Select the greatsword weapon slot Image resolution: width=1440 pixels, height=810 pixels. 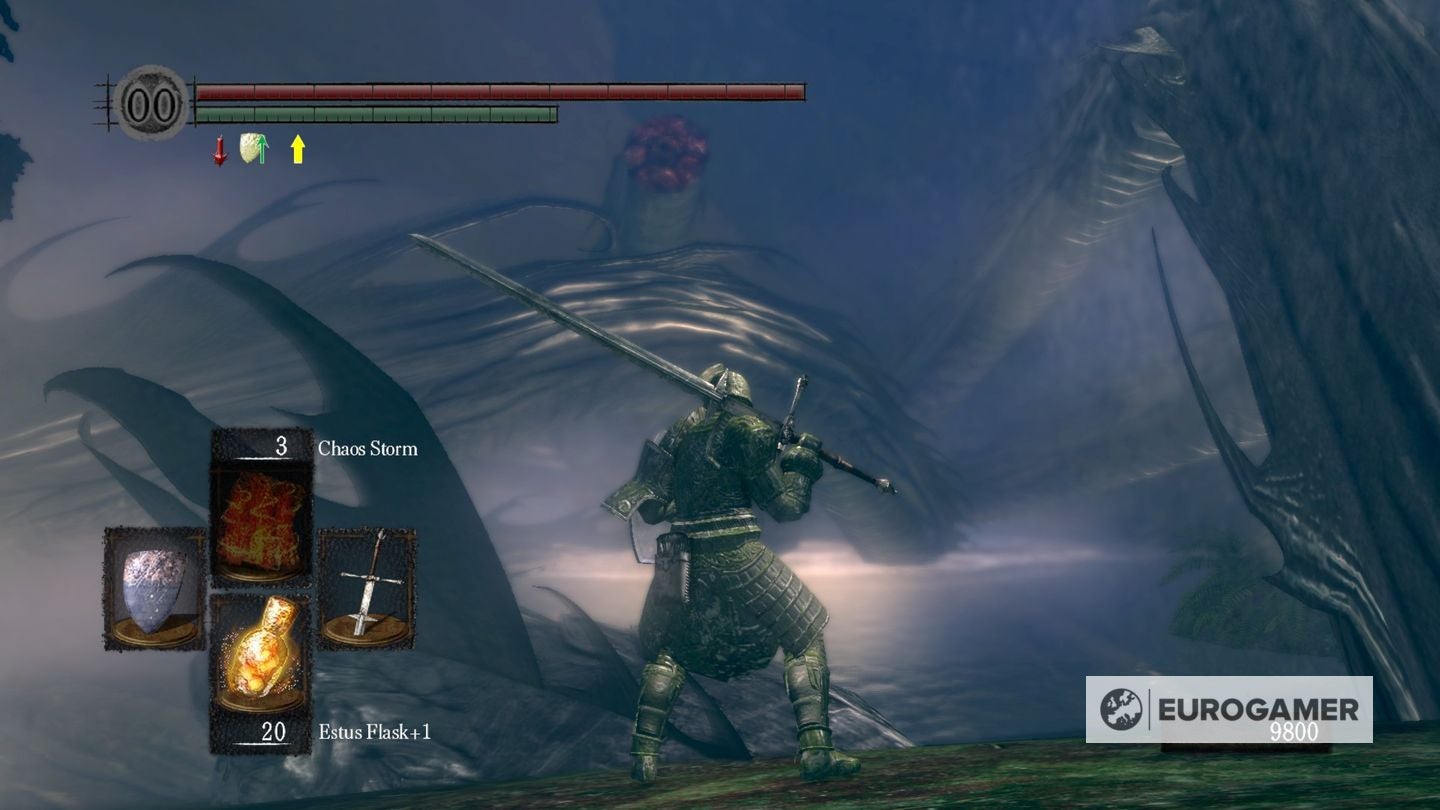point(367,588)
